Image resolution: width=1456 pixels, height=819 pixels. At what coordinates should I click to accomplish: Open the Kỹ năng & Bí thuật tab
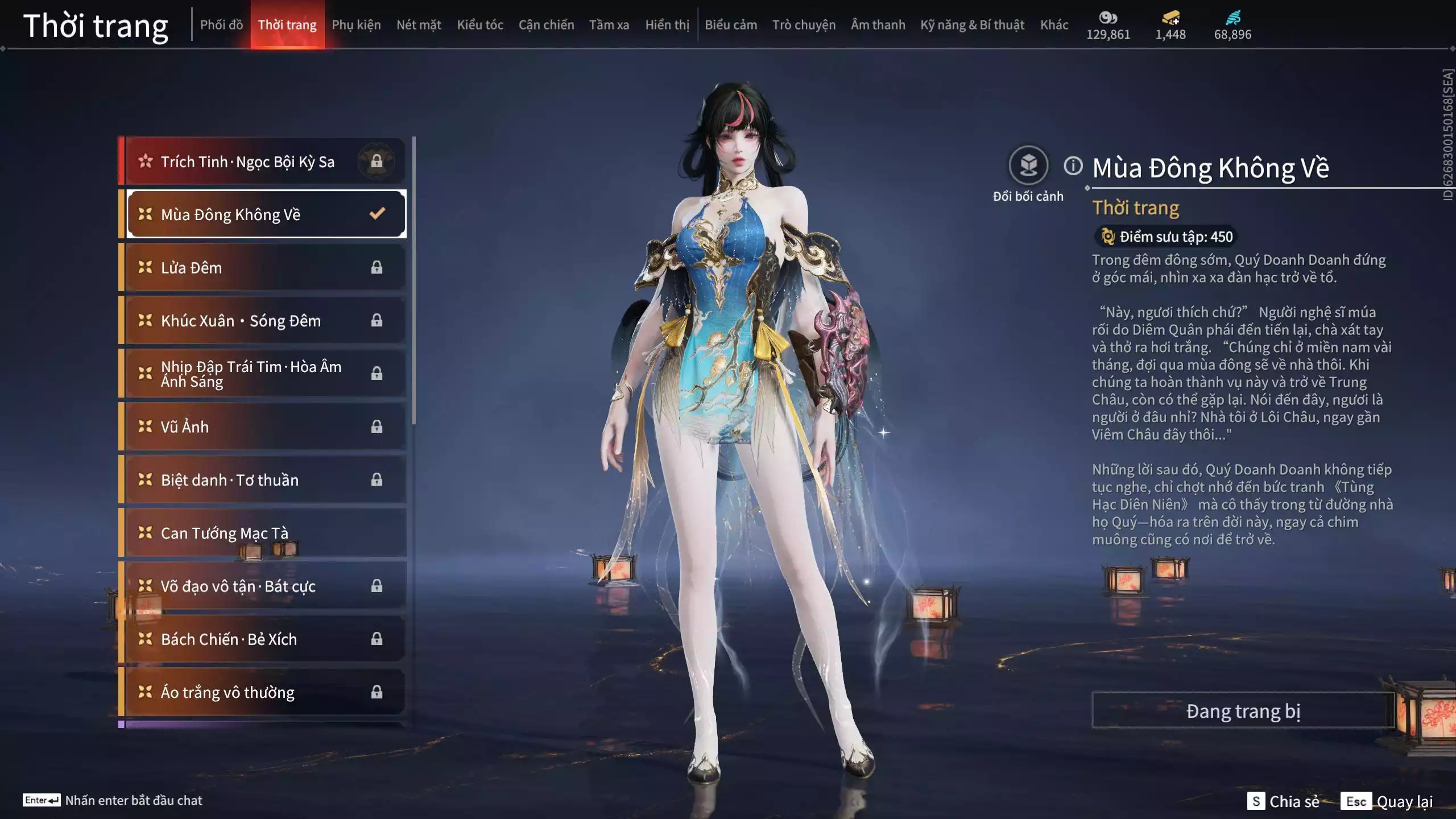pyautogui.click(x=972, y=25)
